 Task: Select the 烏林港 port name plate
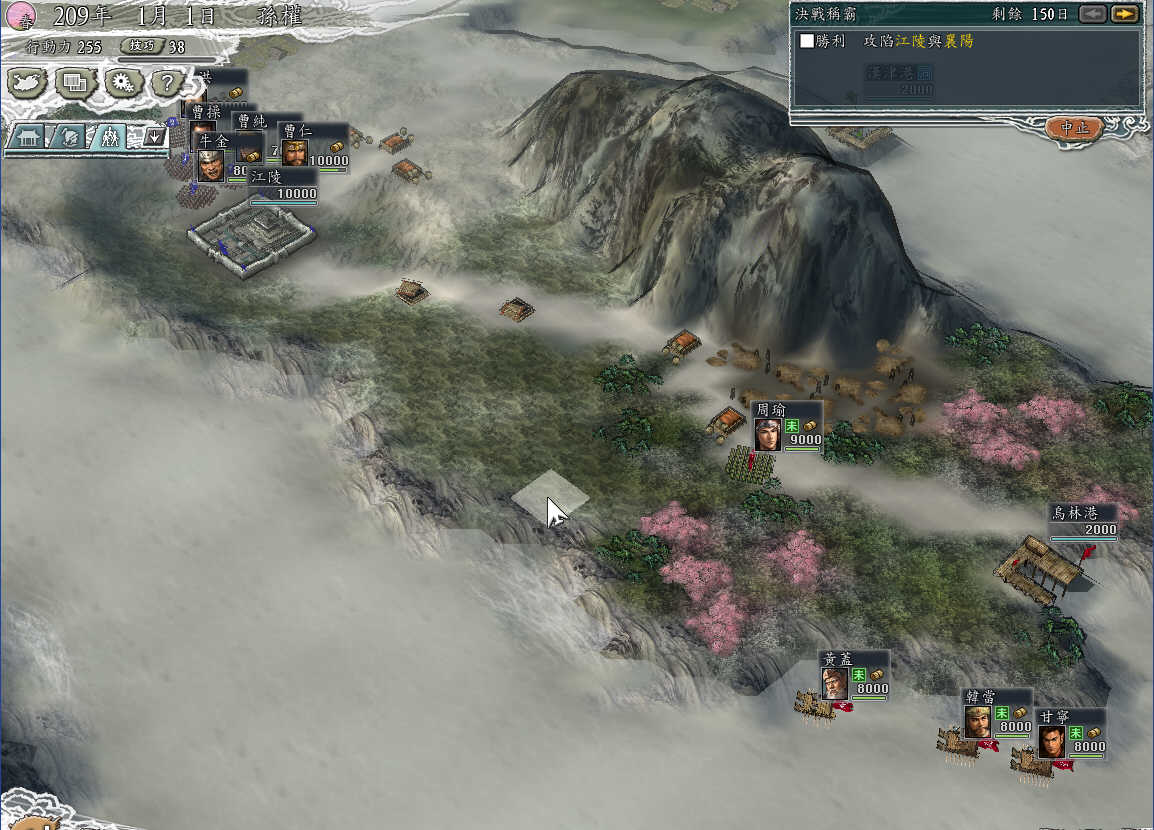click(1083, 520)
